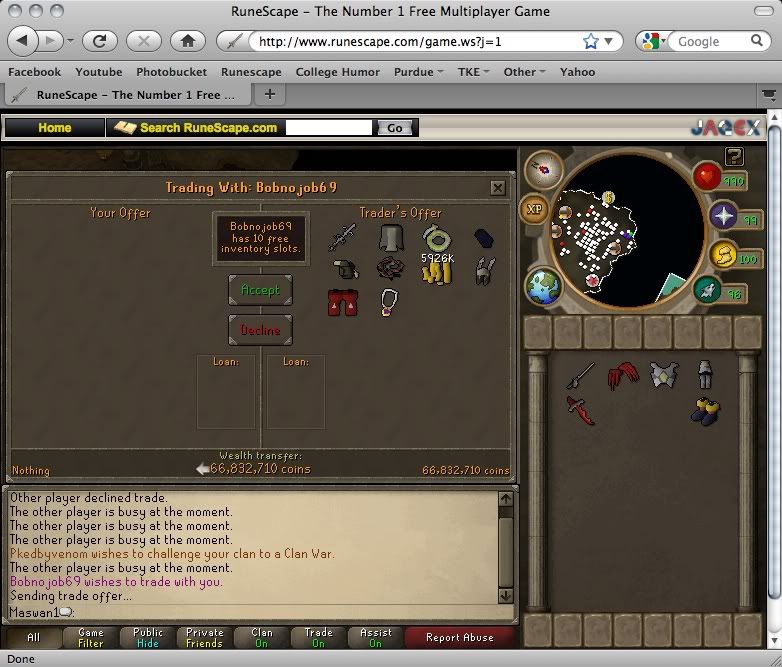This screenshot has width=782, height=667.
Task: Select the green ring in Trader's Offer
Action: [x=437, y=238]
